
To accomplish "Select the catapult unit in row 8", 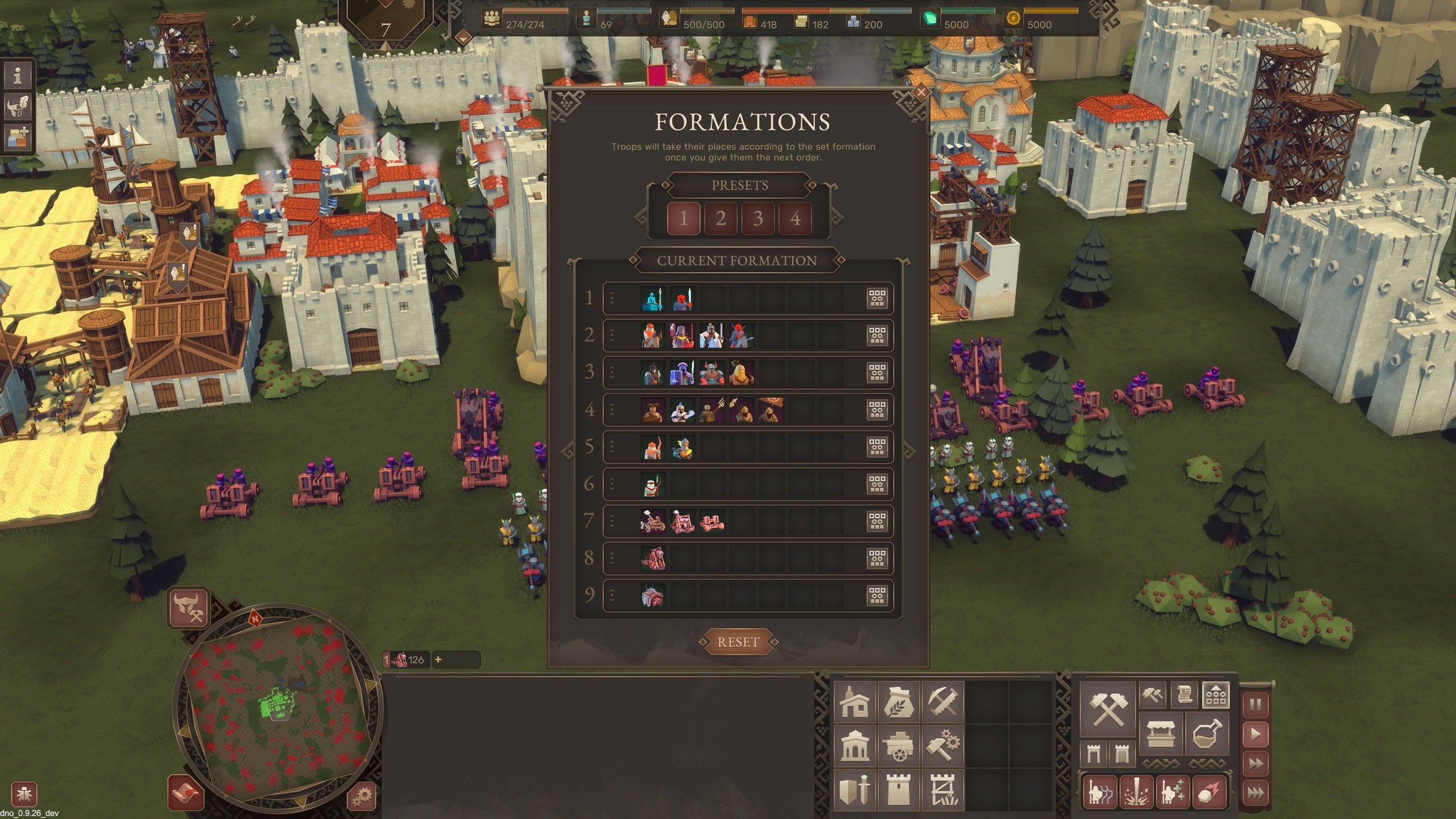I will (x=652, y=559).
